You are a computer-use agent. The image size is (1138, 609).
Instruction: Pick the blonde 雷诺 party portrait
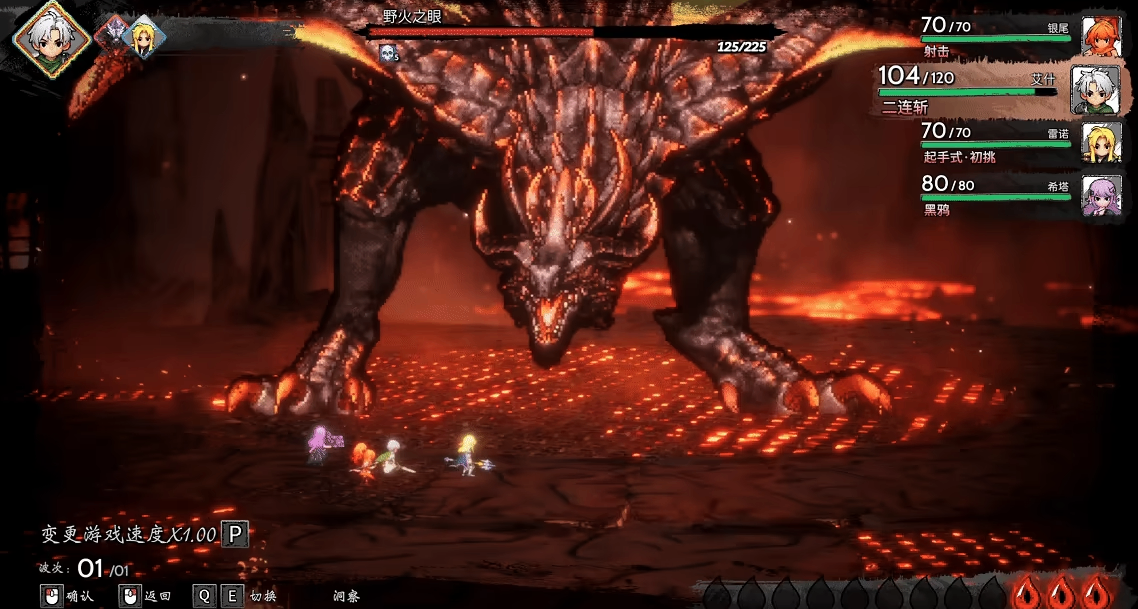(x=1101, y=143)
